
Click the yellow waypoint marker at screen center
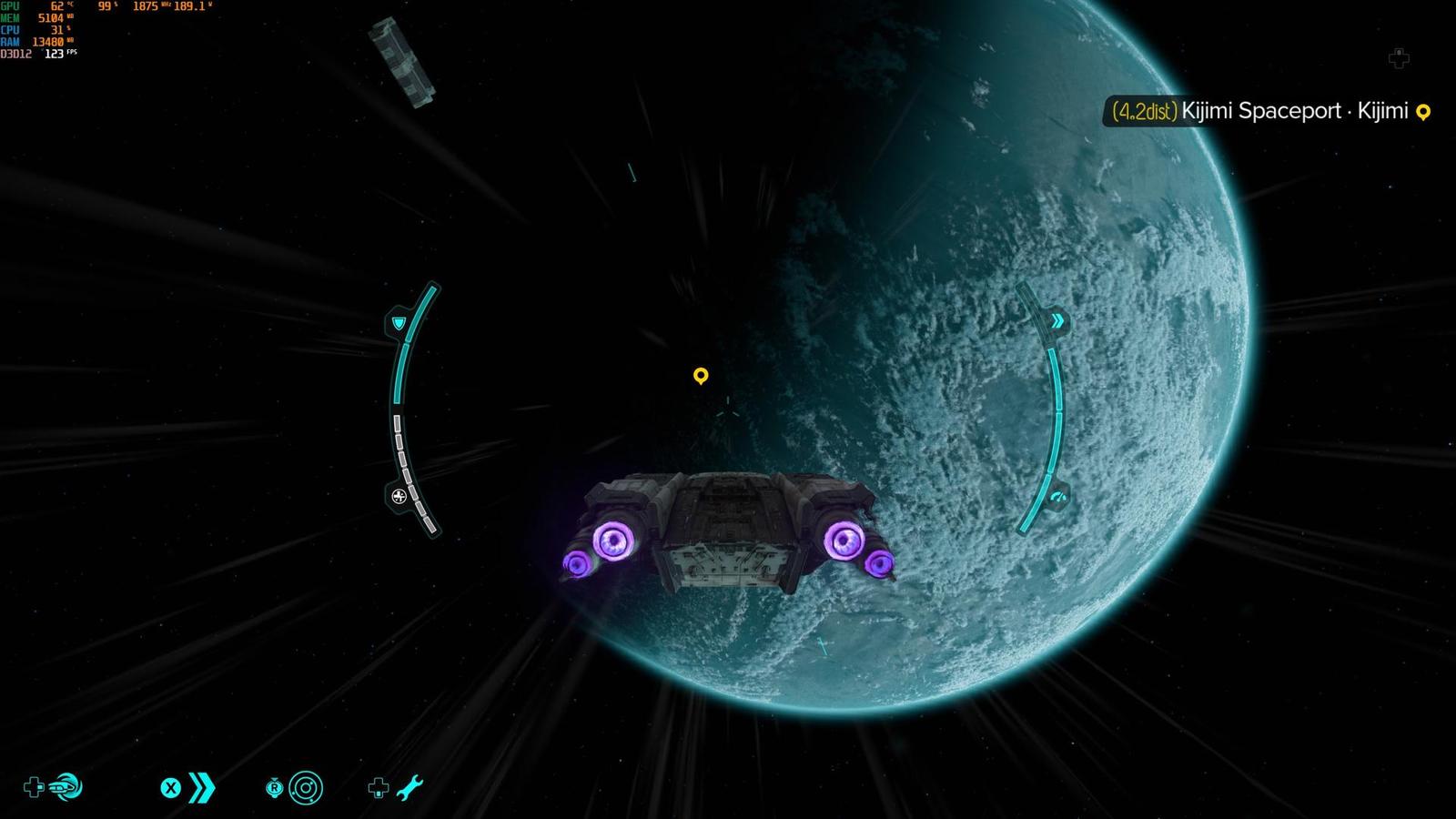pos(700,375)
